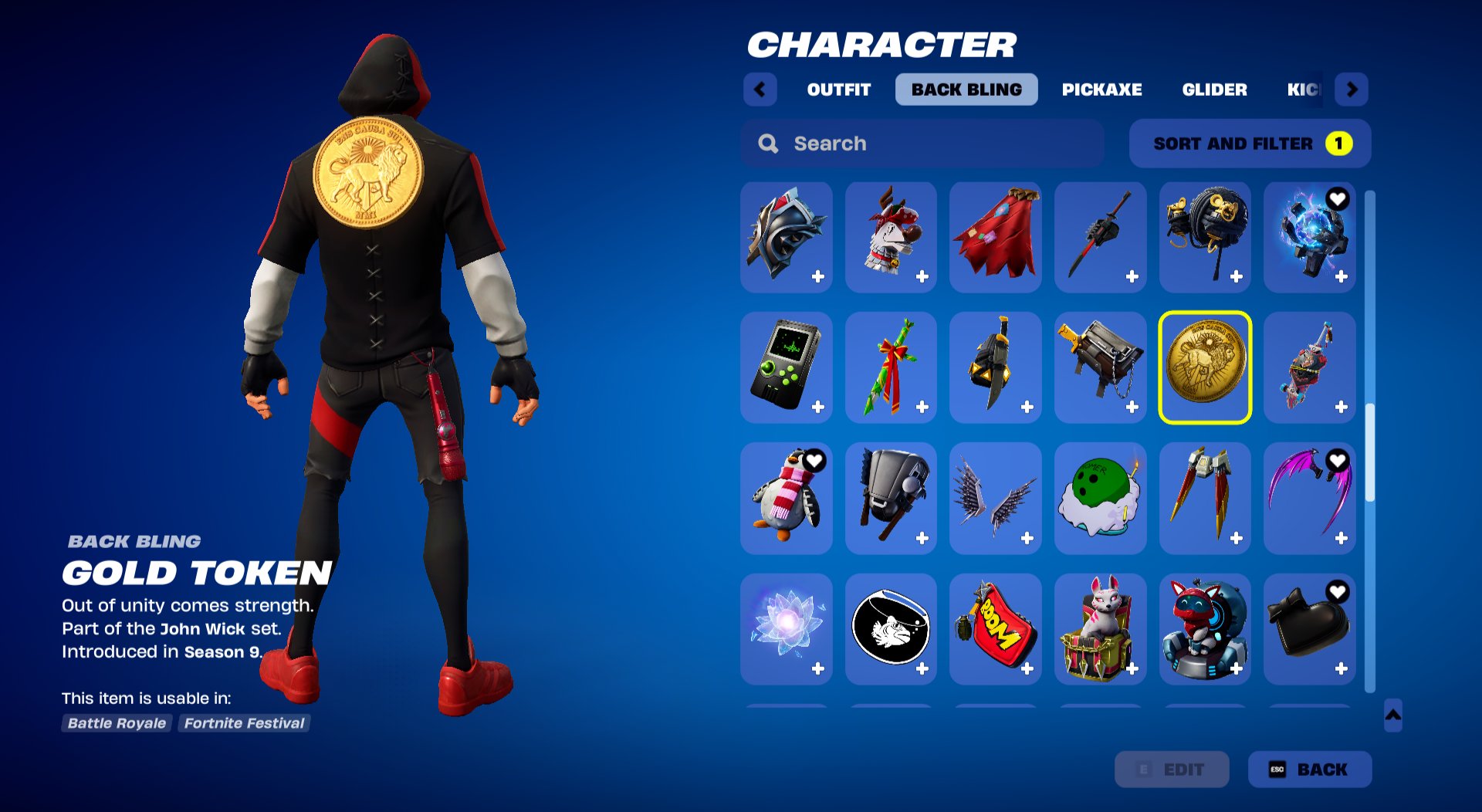This screenshot has width=1482, height=812.
Task: Select the handheld game console back bling
Action: [x=786, y=368]
